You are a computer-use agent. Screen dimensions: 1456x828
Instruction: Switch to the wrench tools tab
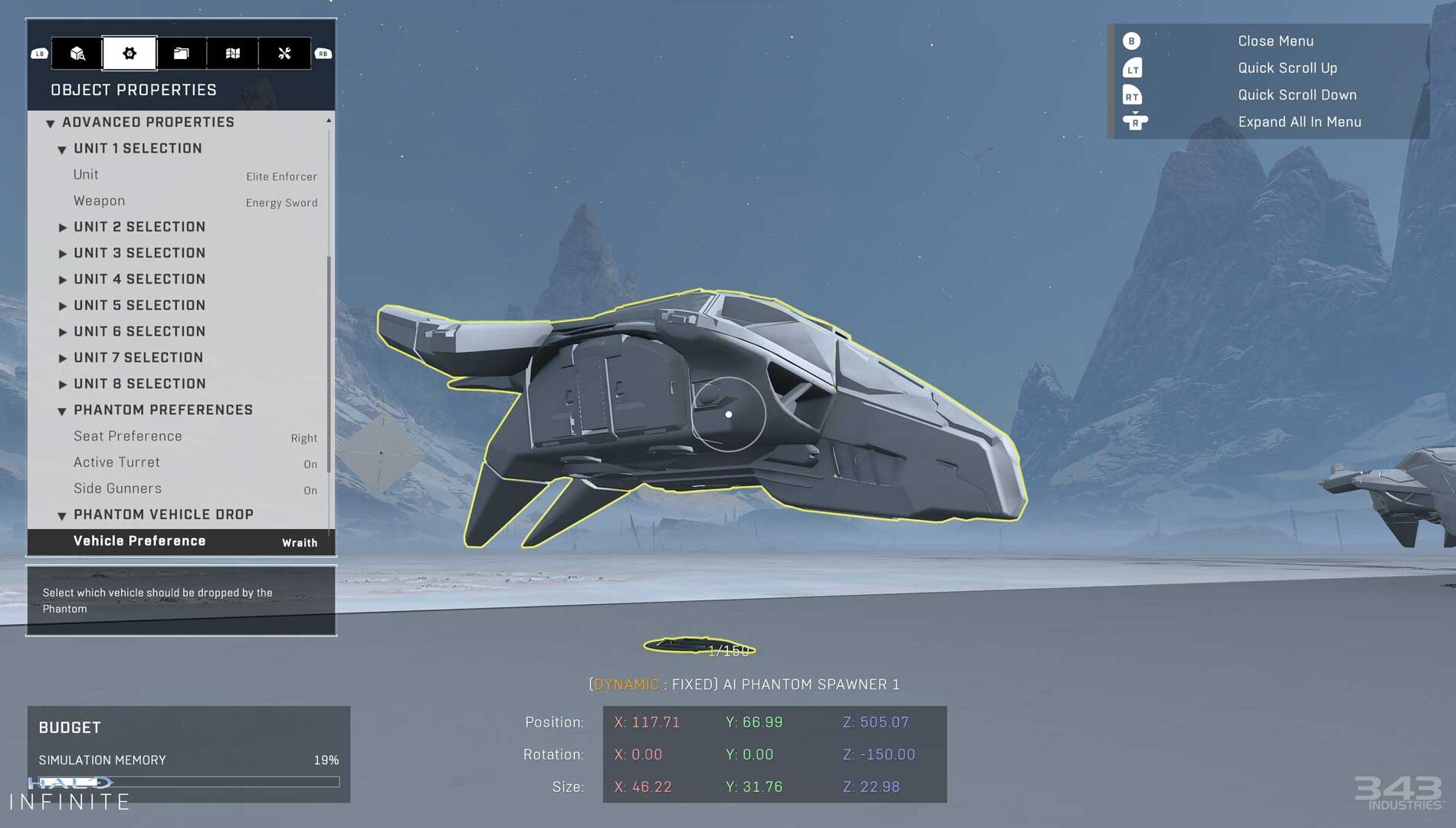(x=284, y=53)
